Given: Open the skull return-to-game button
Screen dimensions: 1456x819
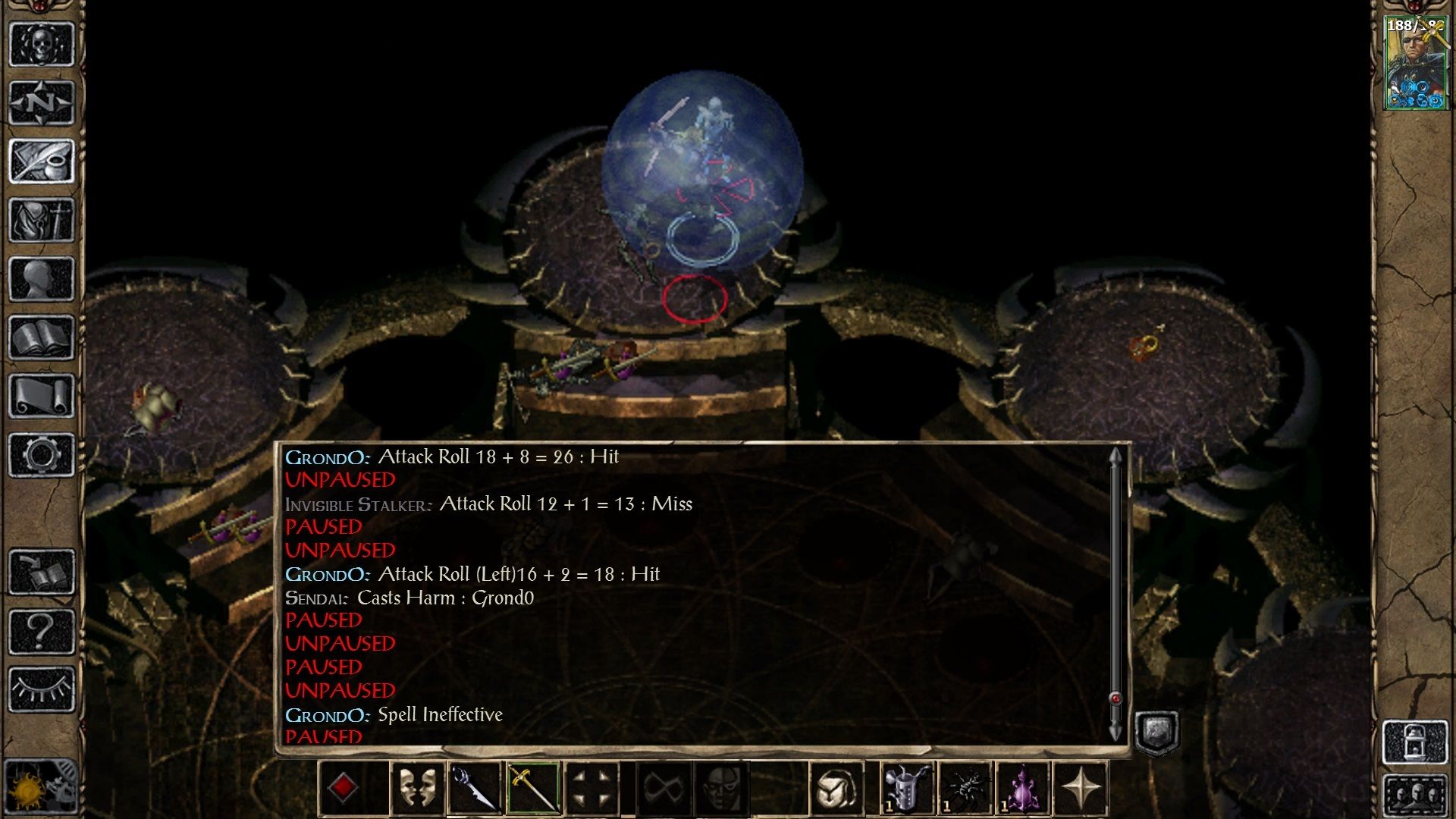Looking at the screenshot, I should 41,44.
